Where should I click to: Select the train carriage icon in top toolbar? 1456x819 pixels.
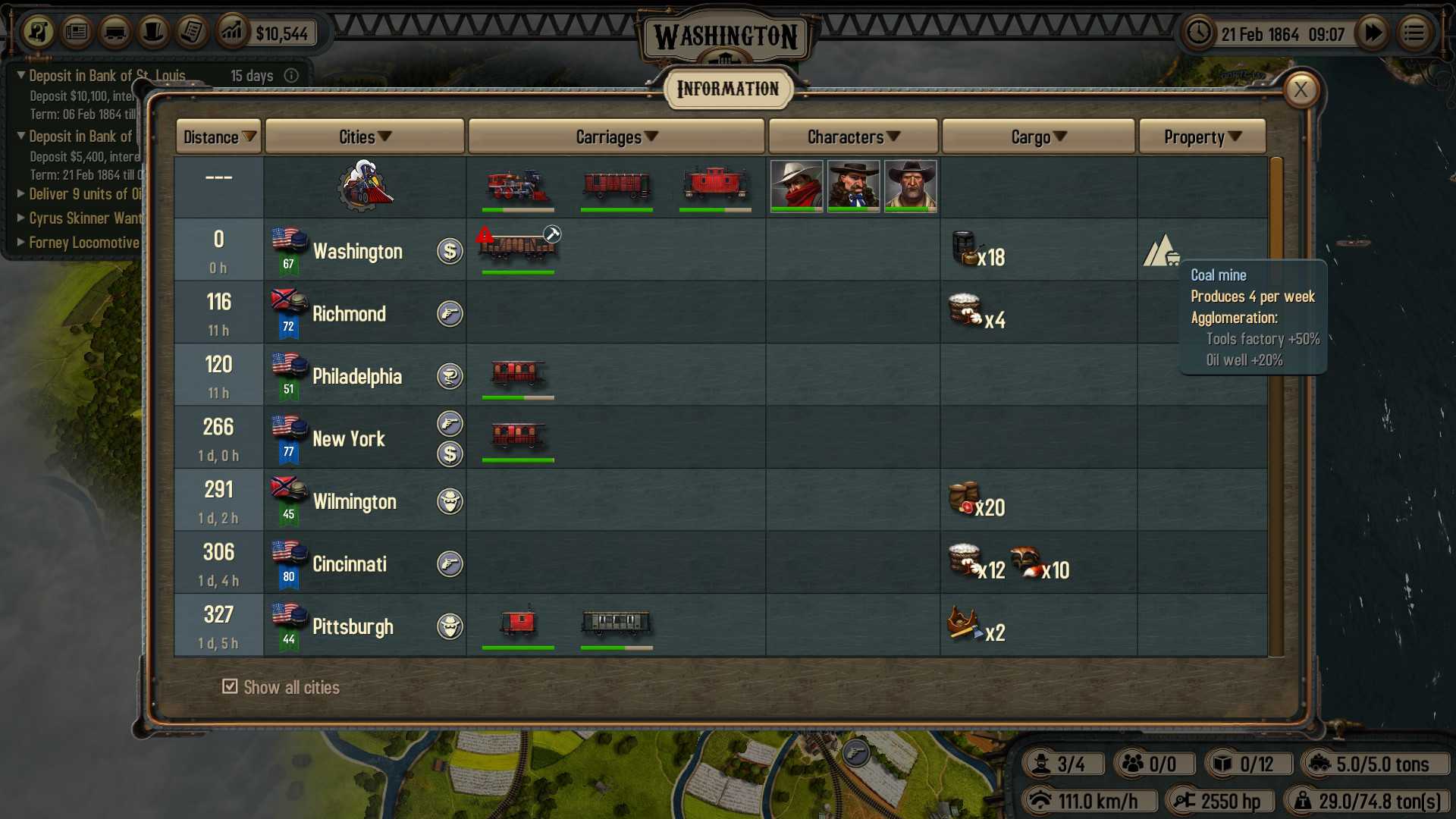pos(115,33)
